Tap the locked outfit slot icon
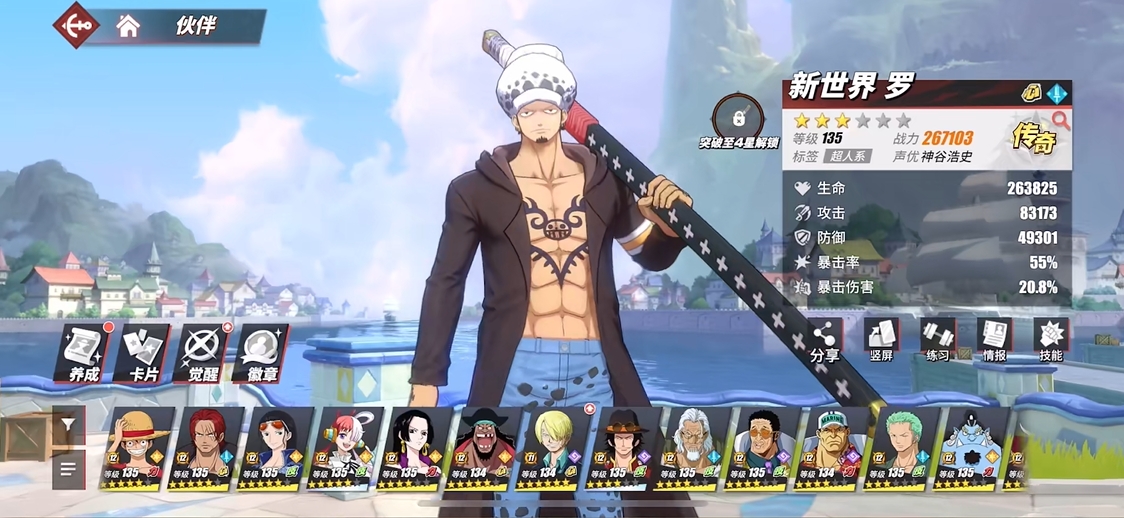The image size is (1124, 518). [x=739, y=118]
